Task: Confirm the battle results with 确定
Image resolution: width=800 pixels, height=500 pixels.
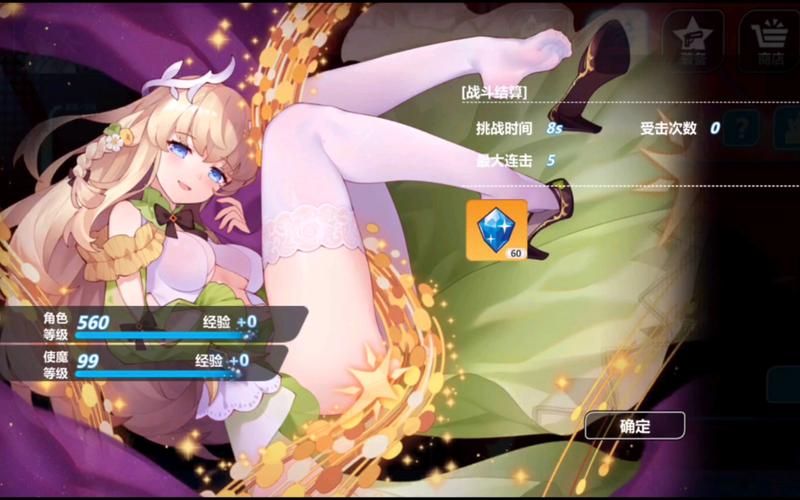Action: [635, 426]
